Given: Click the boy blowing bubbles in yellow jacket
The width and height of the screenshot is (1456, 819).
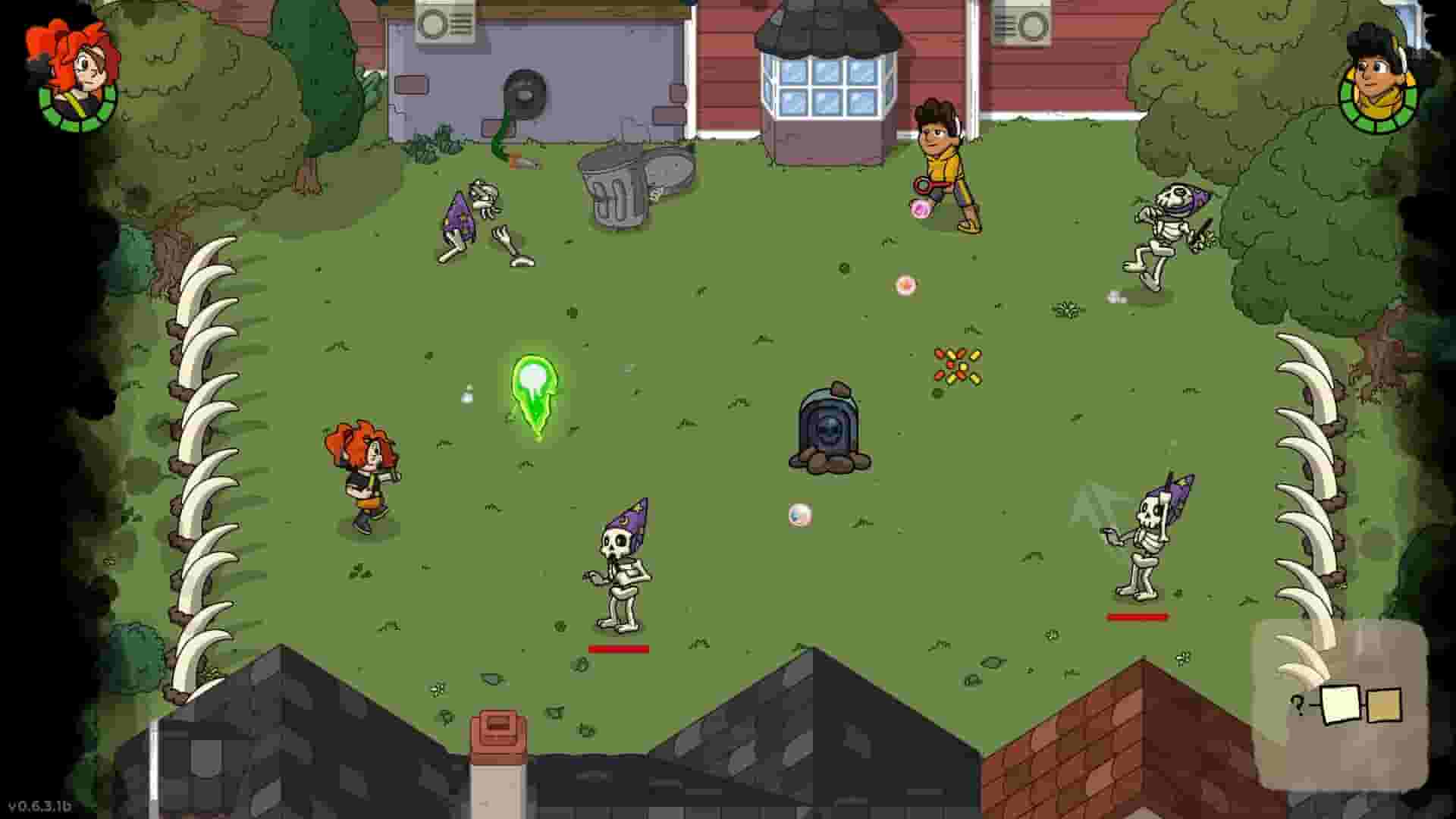Looking at the screenshot, I should tap(944, 159).
